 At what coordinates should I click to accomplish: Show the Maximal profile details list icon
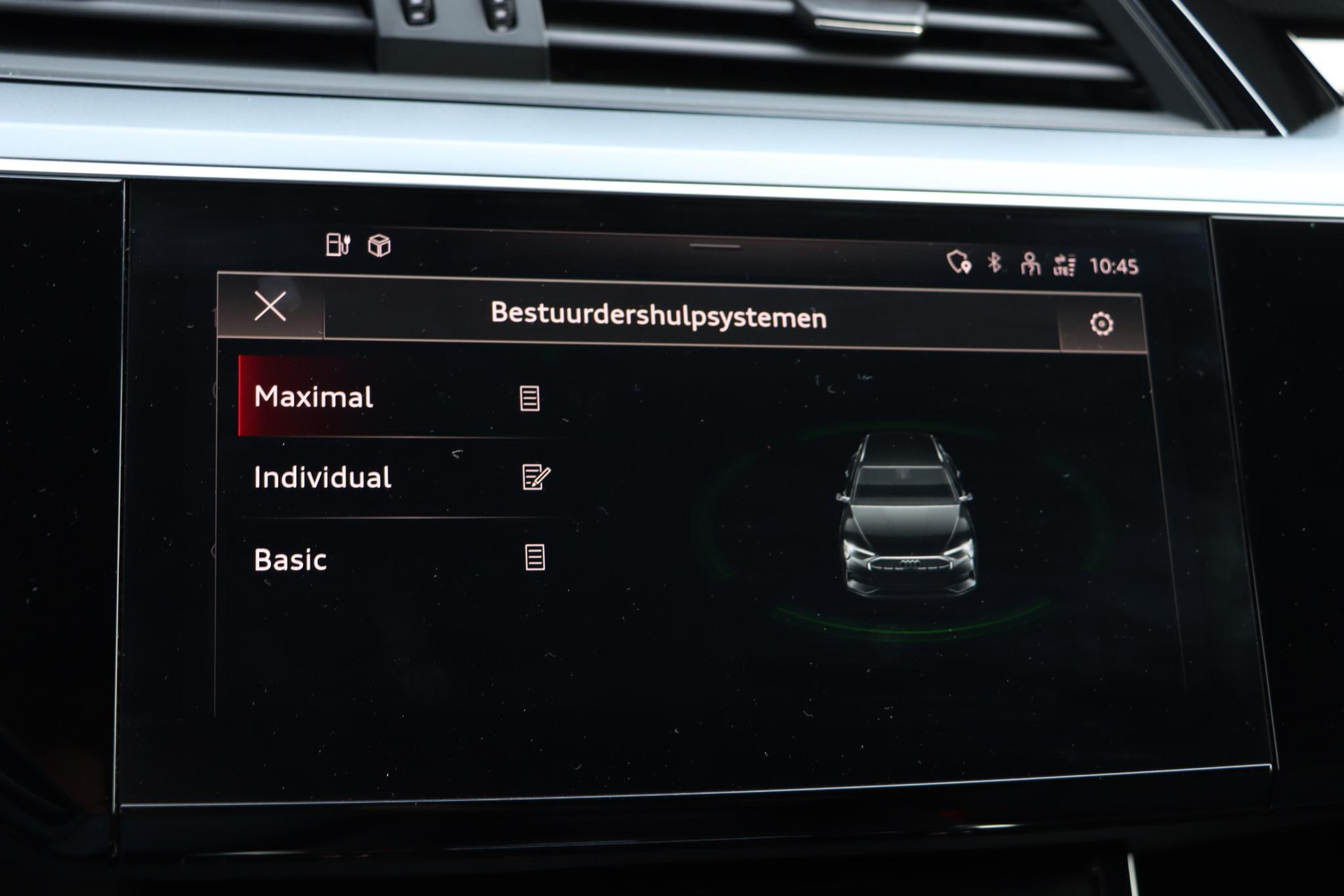click(x=529, y=398)
